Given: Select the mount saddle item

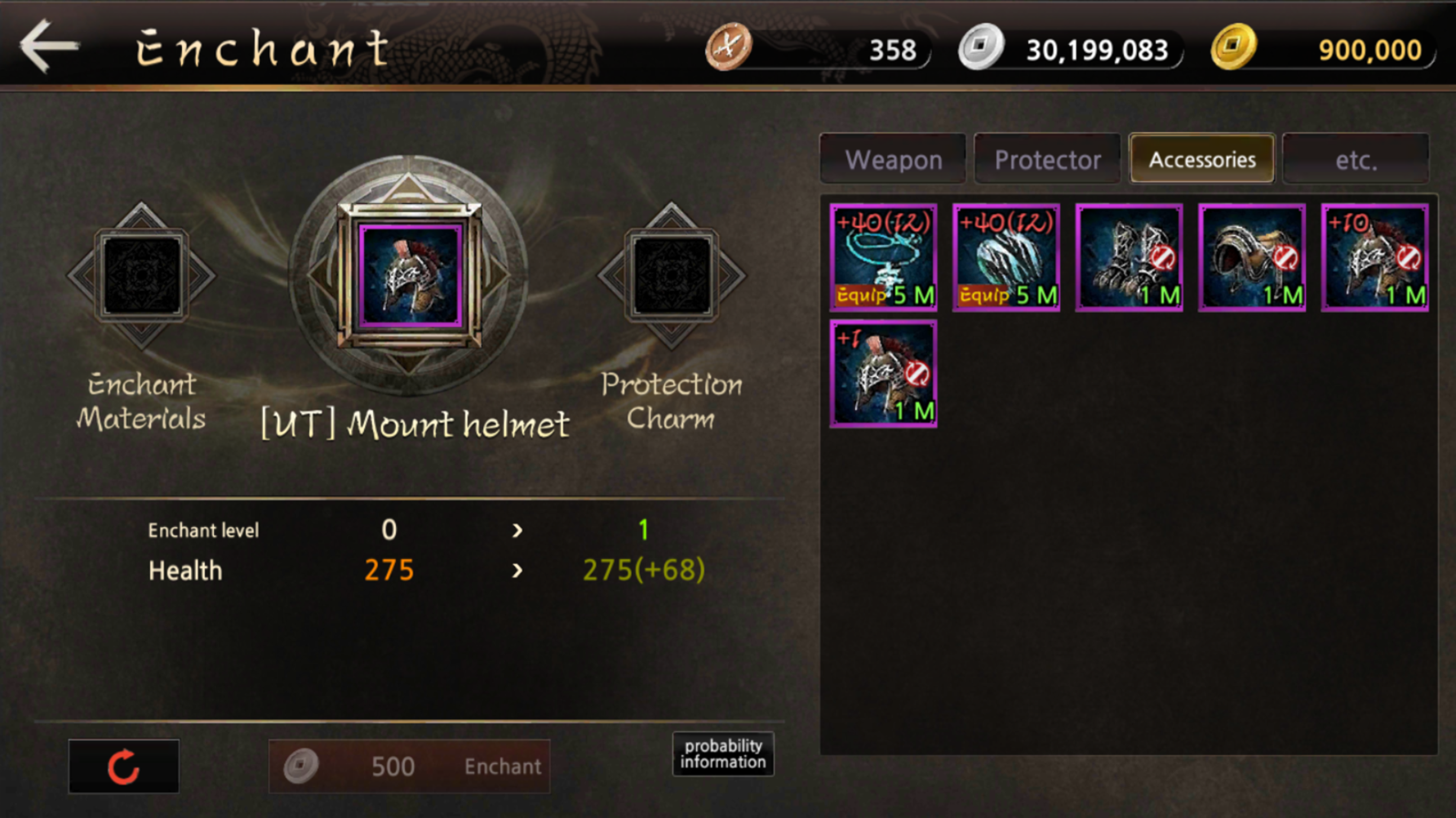Looking at the screenshot, I should (1251, 258).
